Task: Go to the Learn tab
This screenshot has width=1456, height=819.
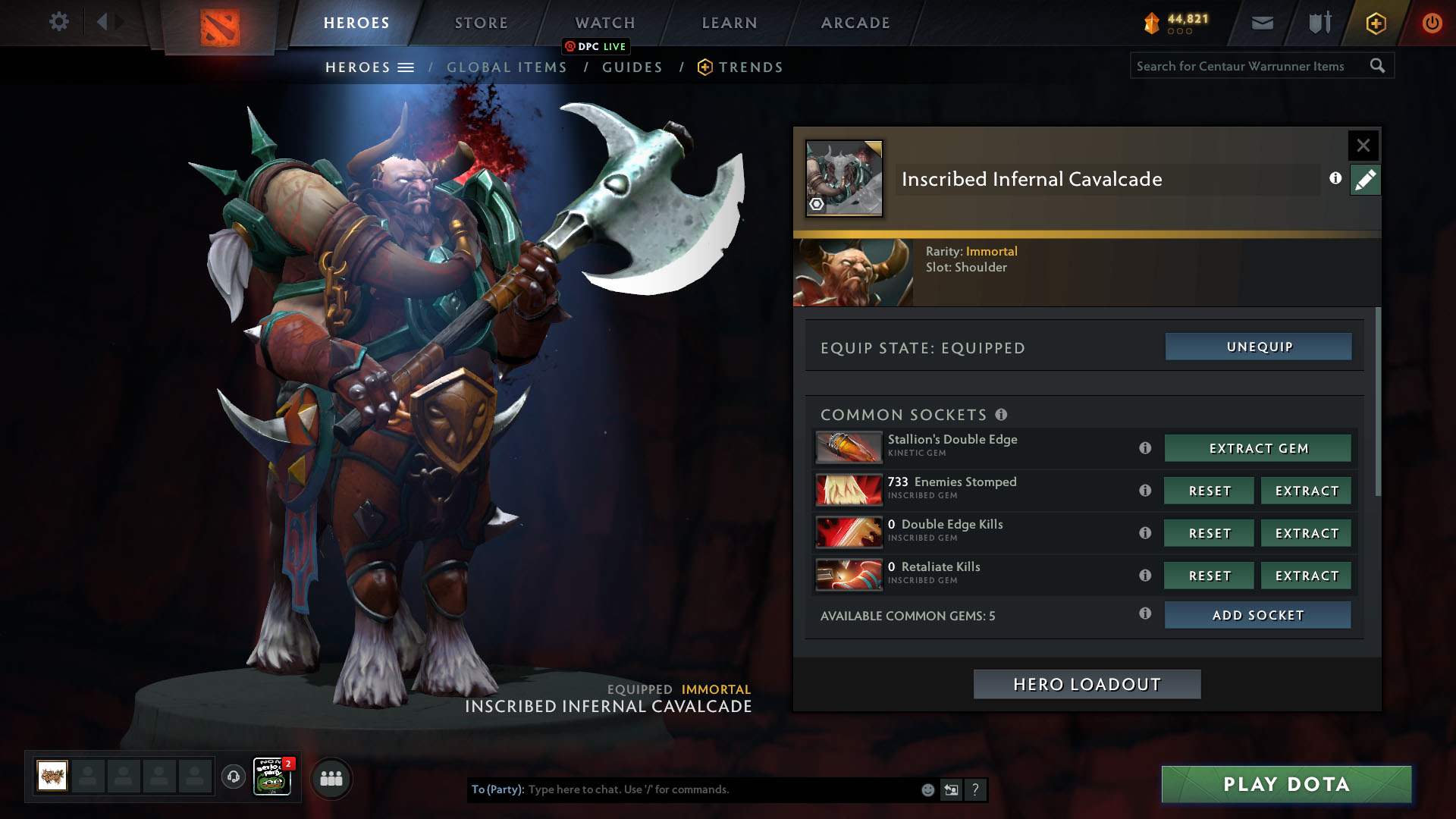Action: (730, 23)
